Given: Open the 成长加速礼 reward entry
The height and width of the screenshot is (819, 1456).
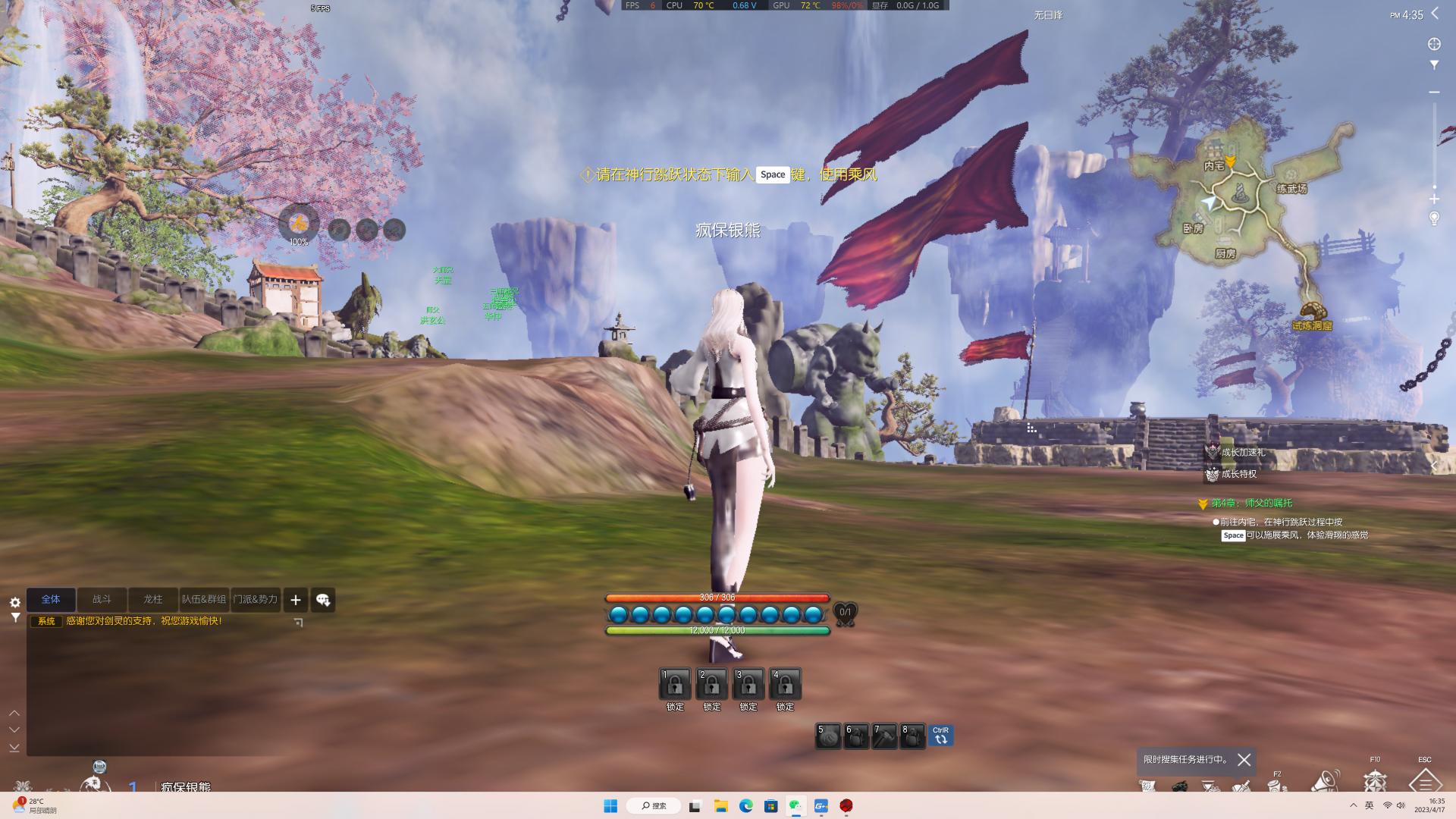Looking at the screenshot, I should tap(1242, 452).
